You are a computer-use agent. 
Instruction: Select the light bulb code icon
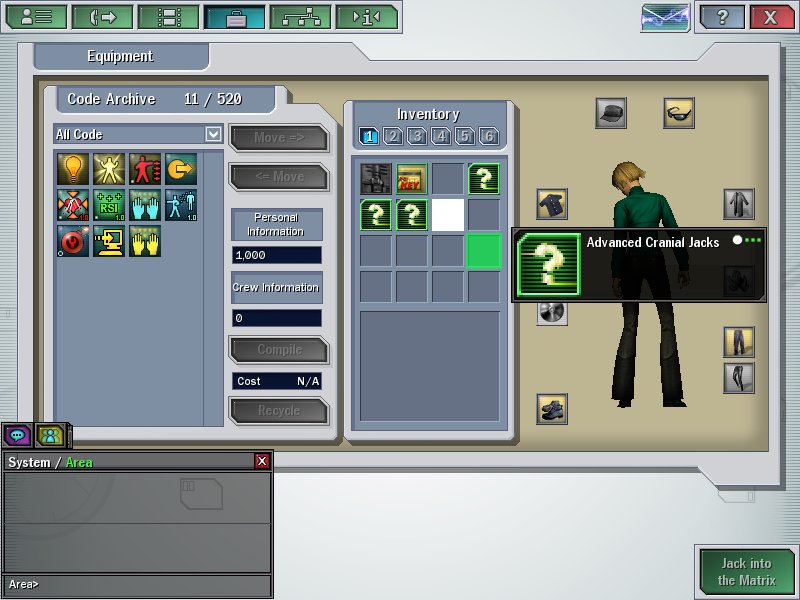pos(73,169)
